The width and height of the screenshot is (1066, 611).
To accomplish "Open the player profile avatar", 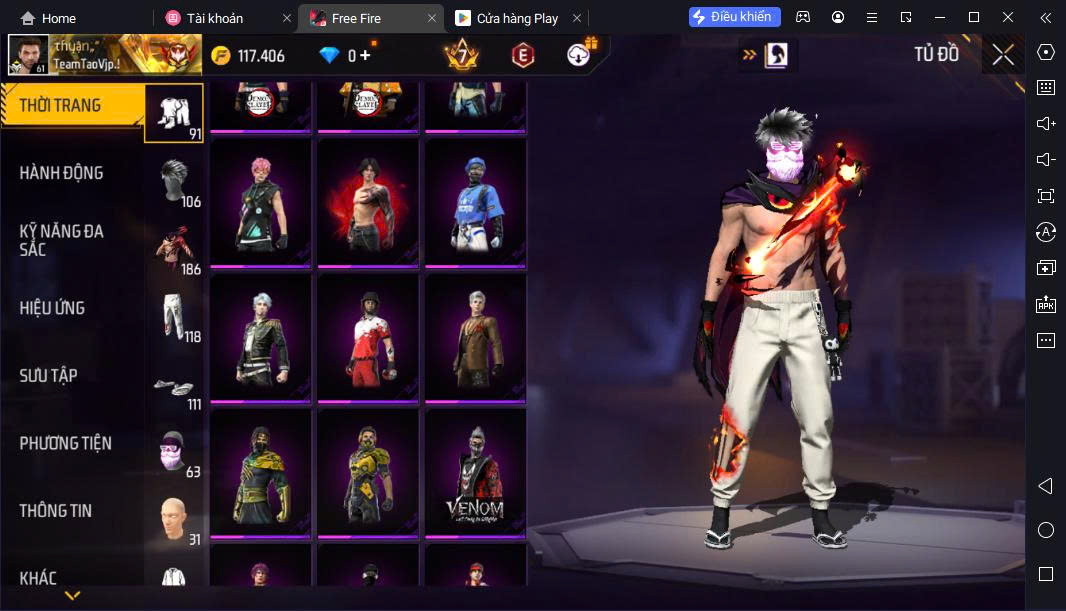I will tap(28, 55).
